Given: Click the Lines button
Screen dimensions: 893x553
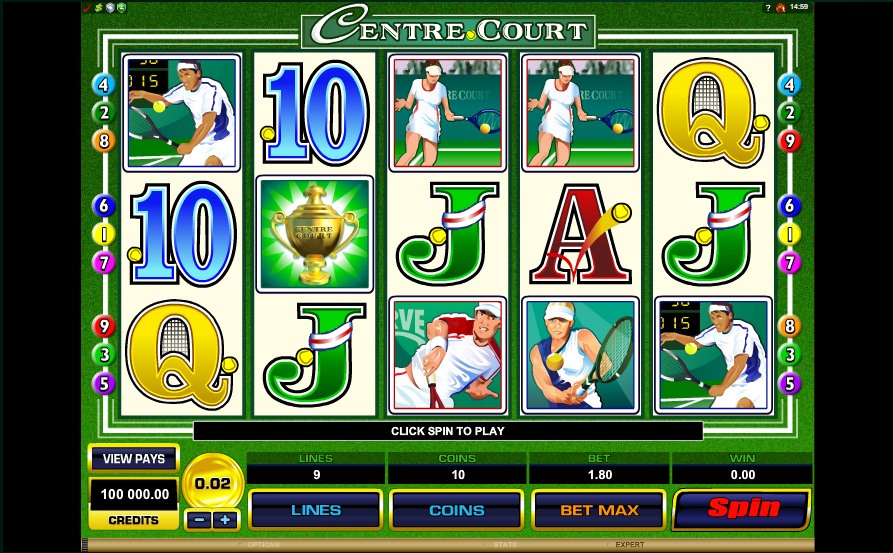Looking at the screenshot, I should click(x=314, y=510).
